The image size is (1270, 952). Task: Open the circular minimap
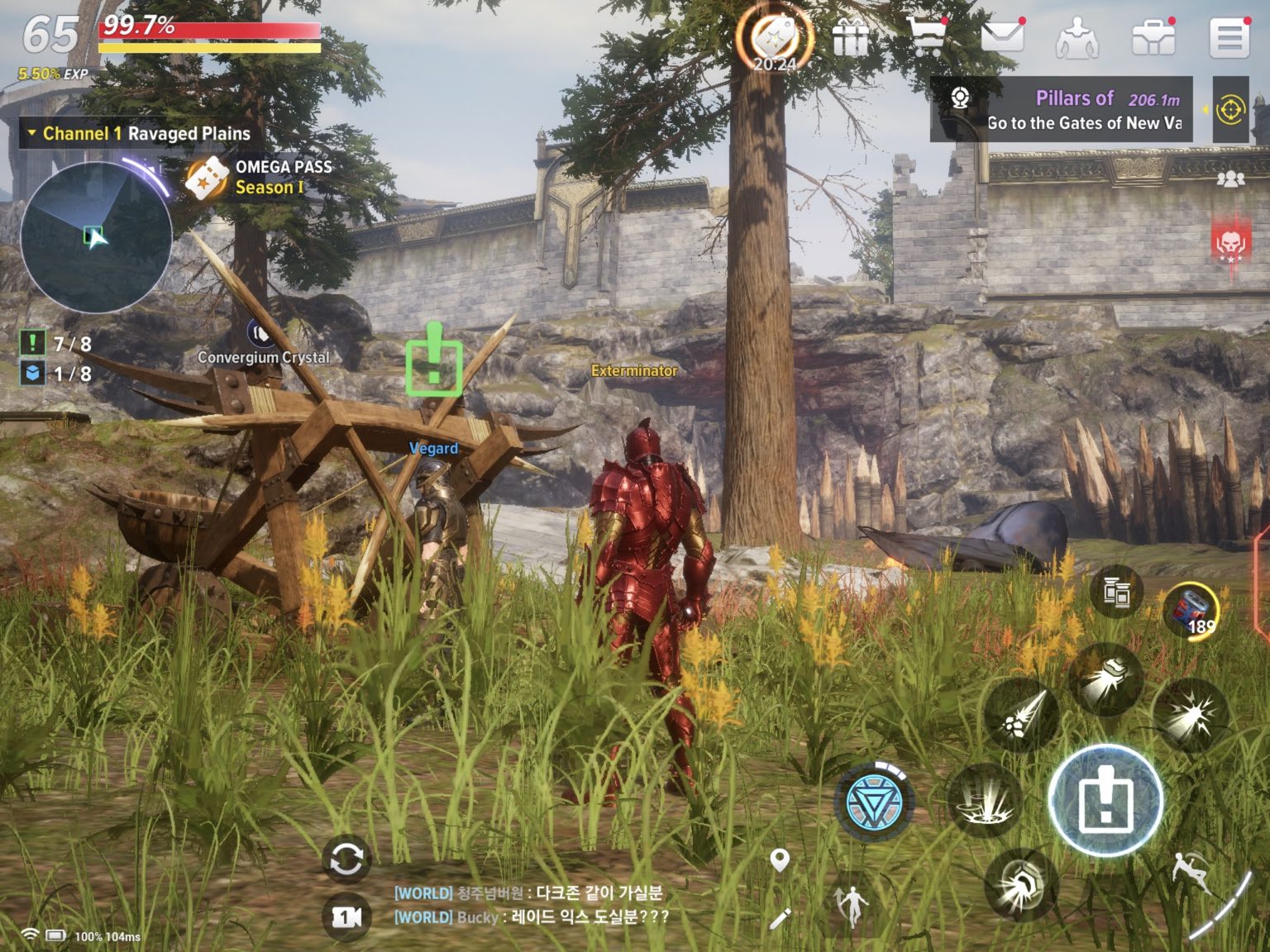pyautogui.click(x=96, y=237)
